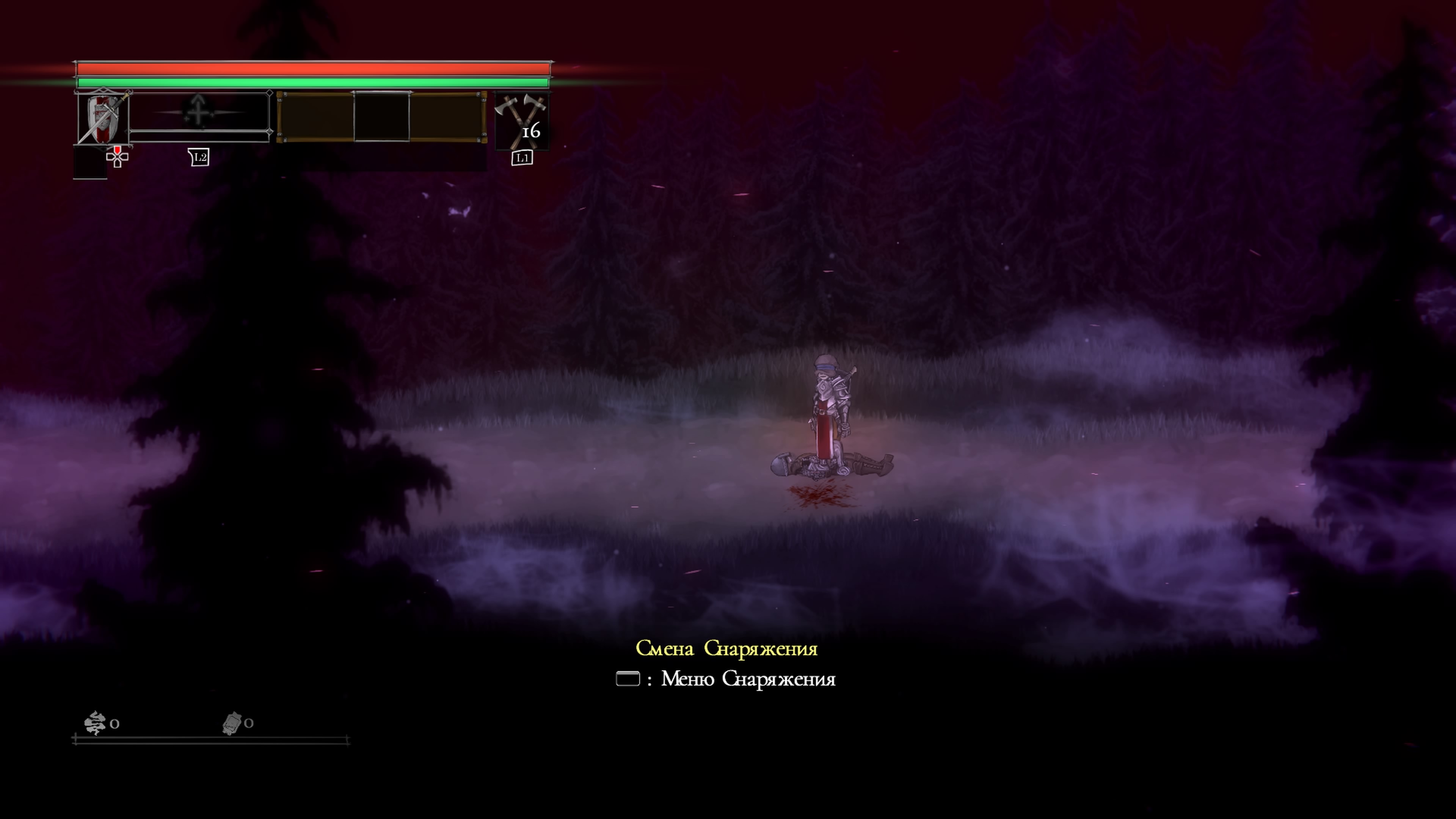Click the throwing axes item slot
1456x819 pixels.
521,121
